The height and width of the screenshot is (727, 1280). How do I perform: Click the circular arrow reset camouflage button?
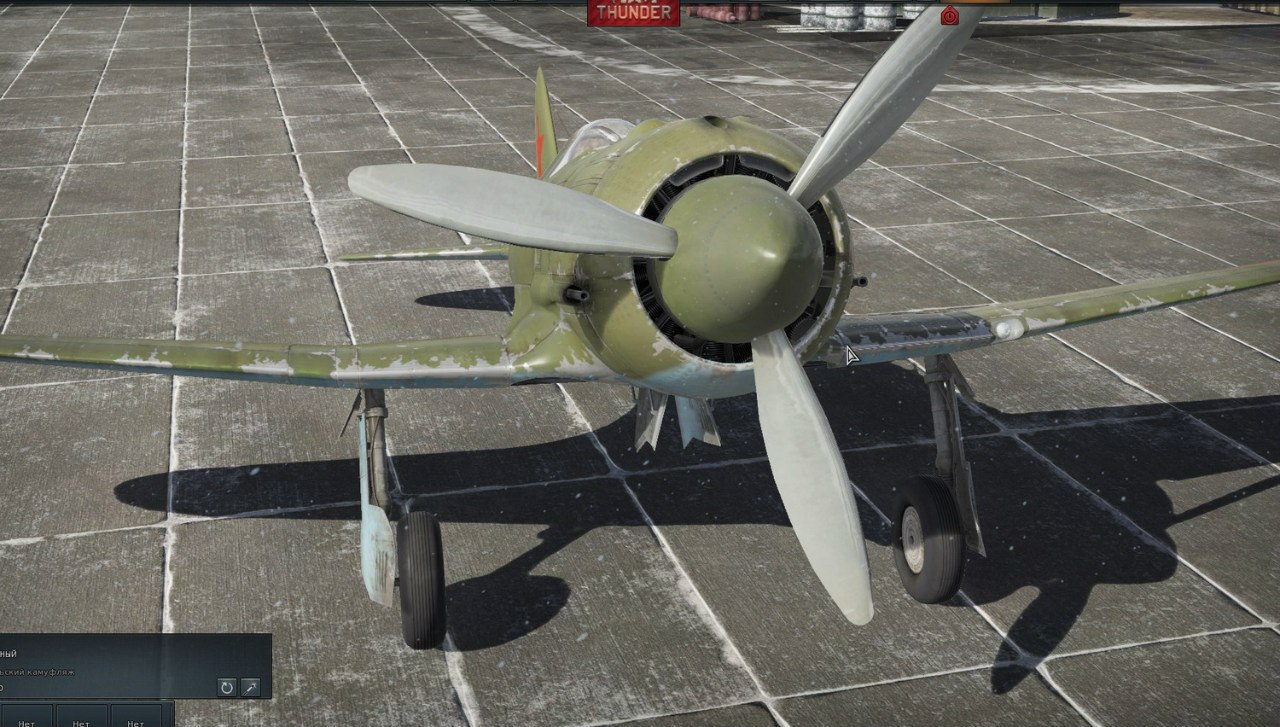pyautogui.click(x=227, y=687)
